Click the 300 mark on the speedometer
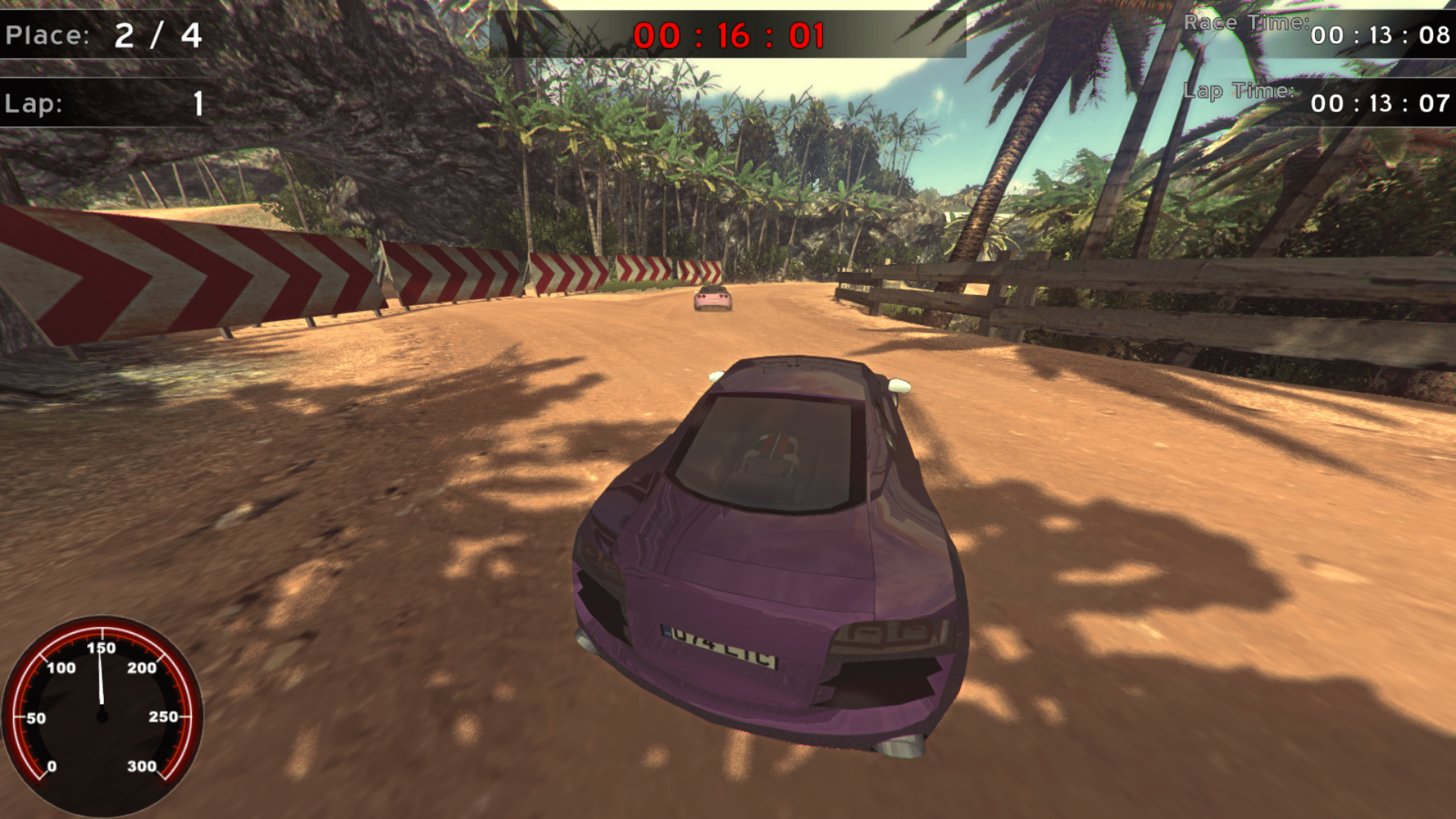The image size is (1456, 819). [x=140, y=766]
